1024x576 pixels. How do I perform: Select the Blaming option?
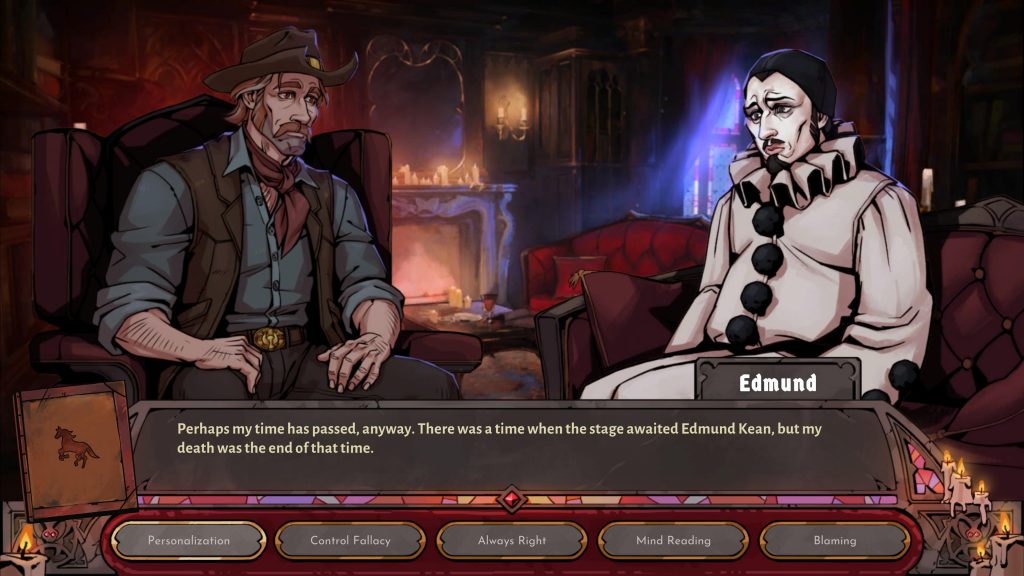[x=834, y=541]
